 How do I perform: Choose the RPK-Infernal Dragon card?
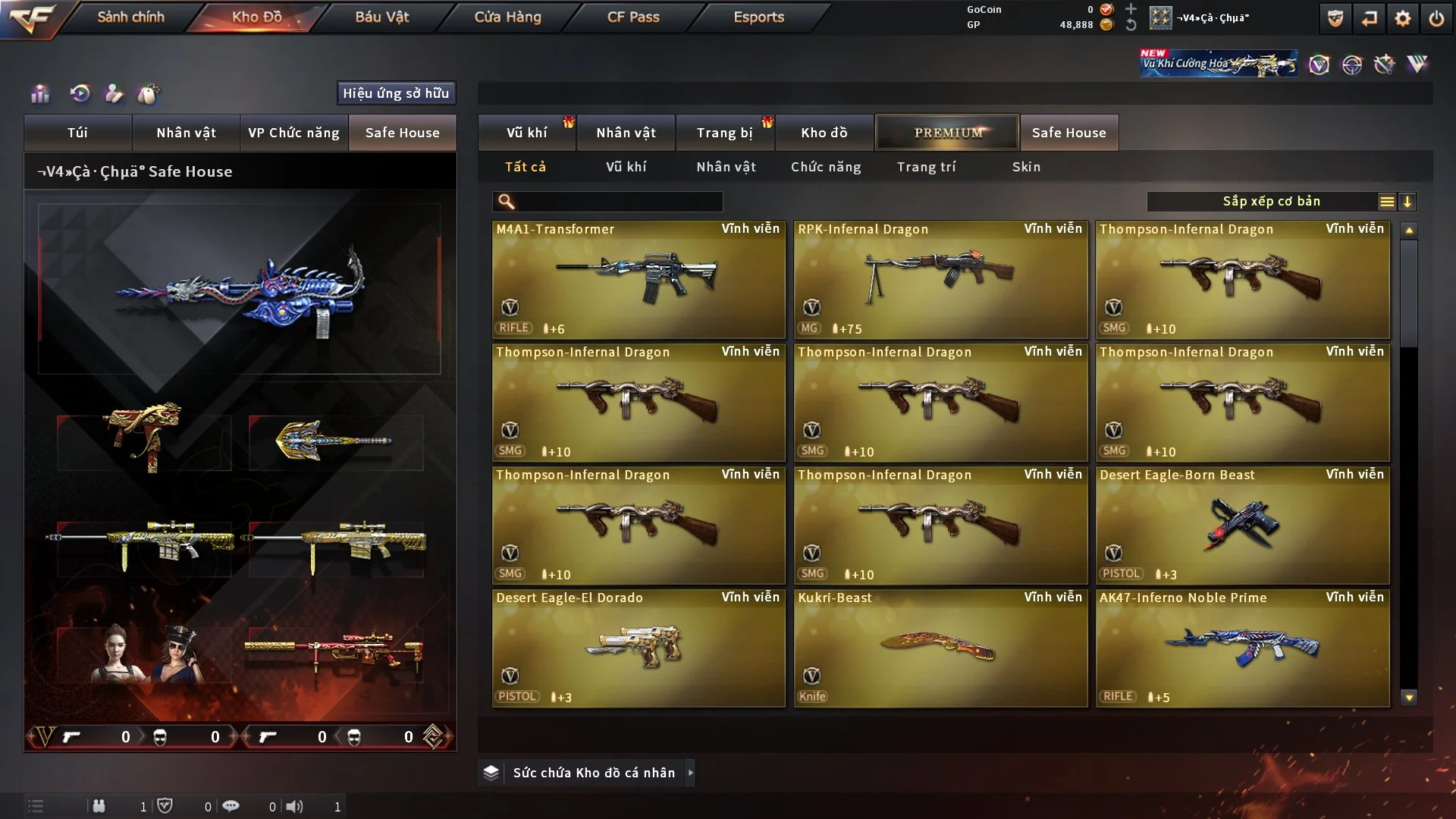tap(940, 279)
